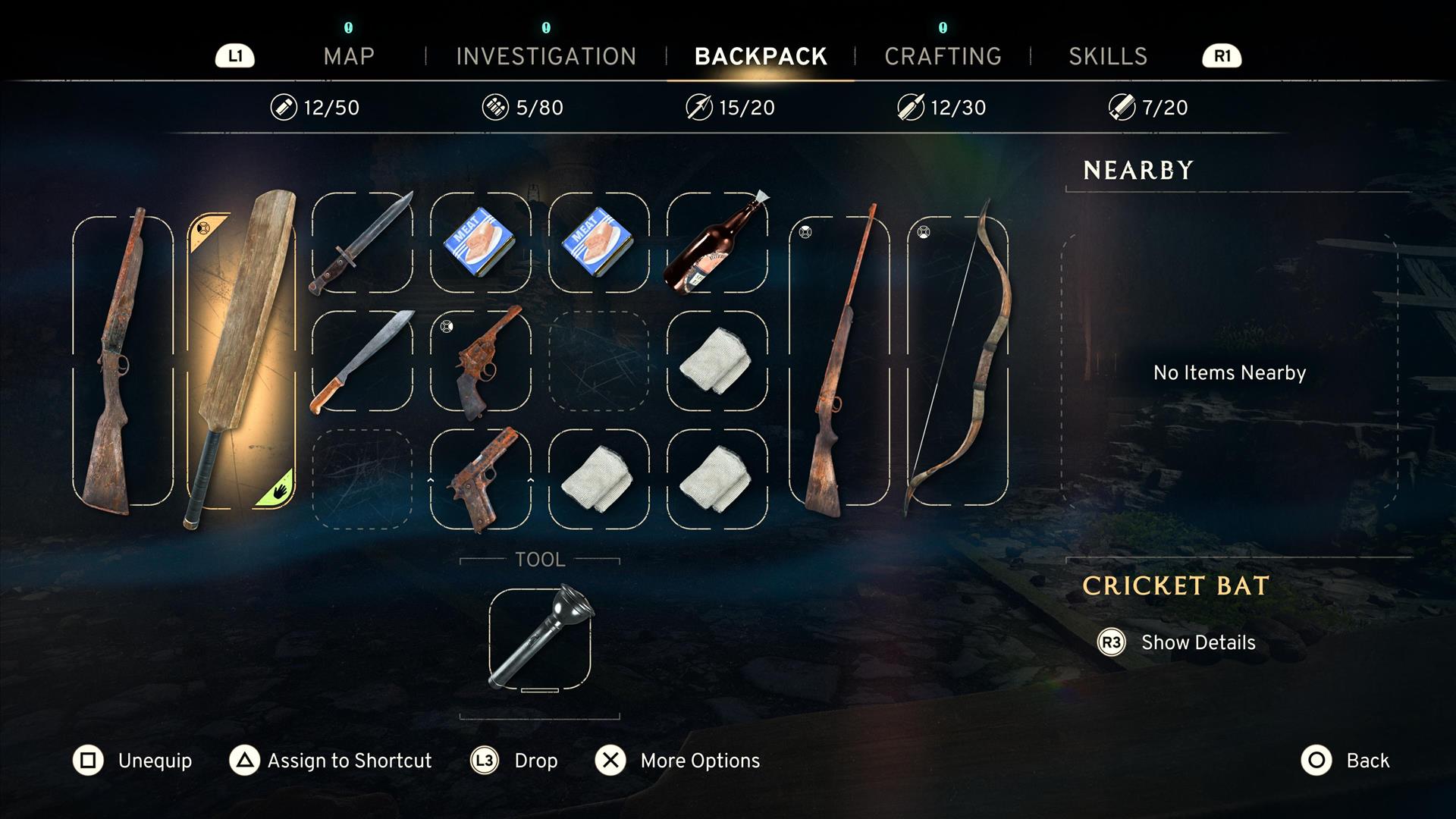
Task: Choose Assign to Shortcut
Action: point(331,761)
